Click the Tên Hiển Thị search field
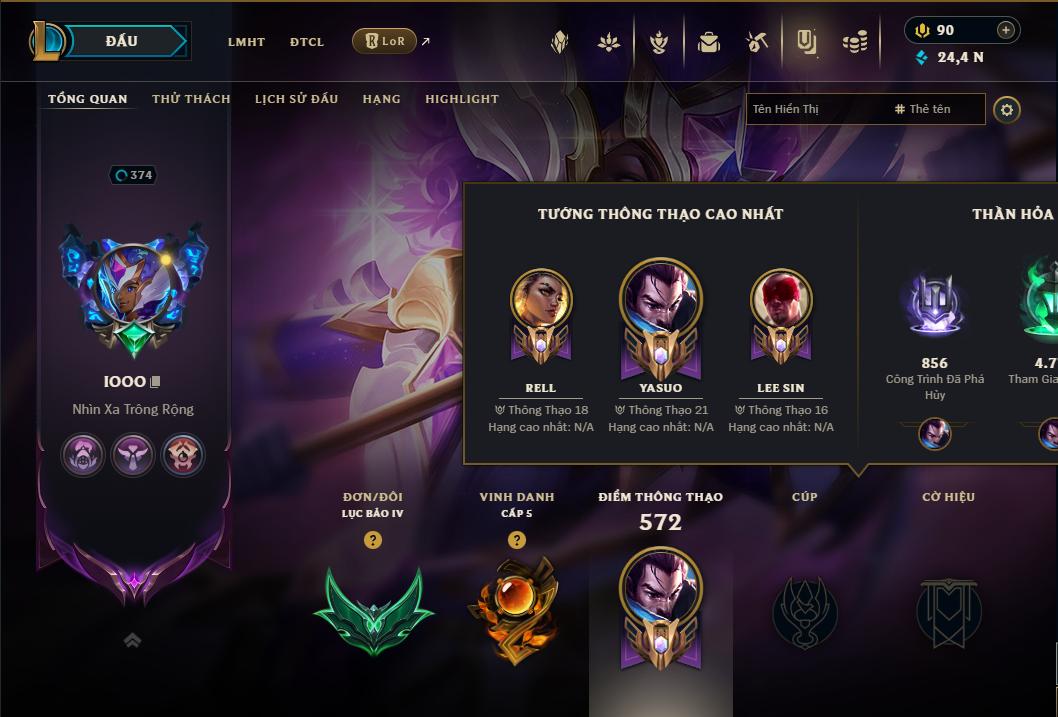Viewport: 1058px width, 717px height. pyautogui.click(x=815, y=109)
